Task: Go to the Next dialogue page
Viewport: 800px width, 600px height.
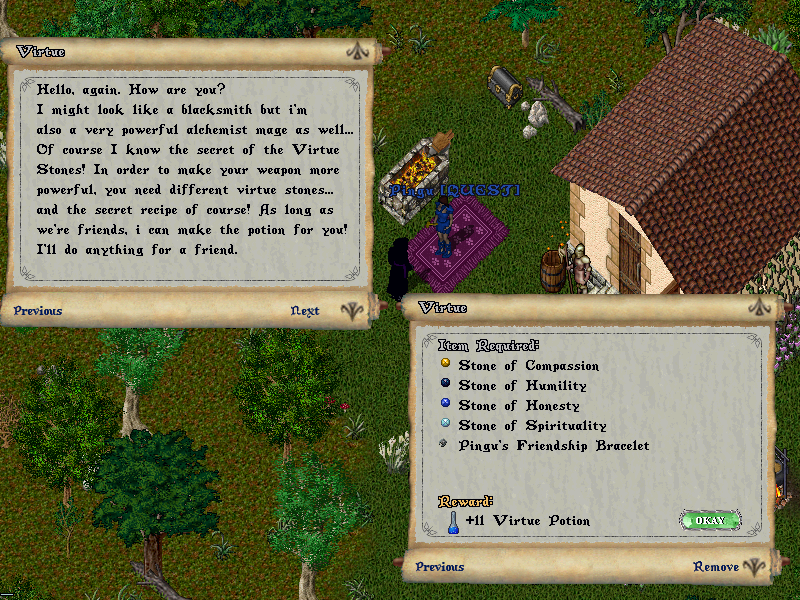Action: pos(305,311)
